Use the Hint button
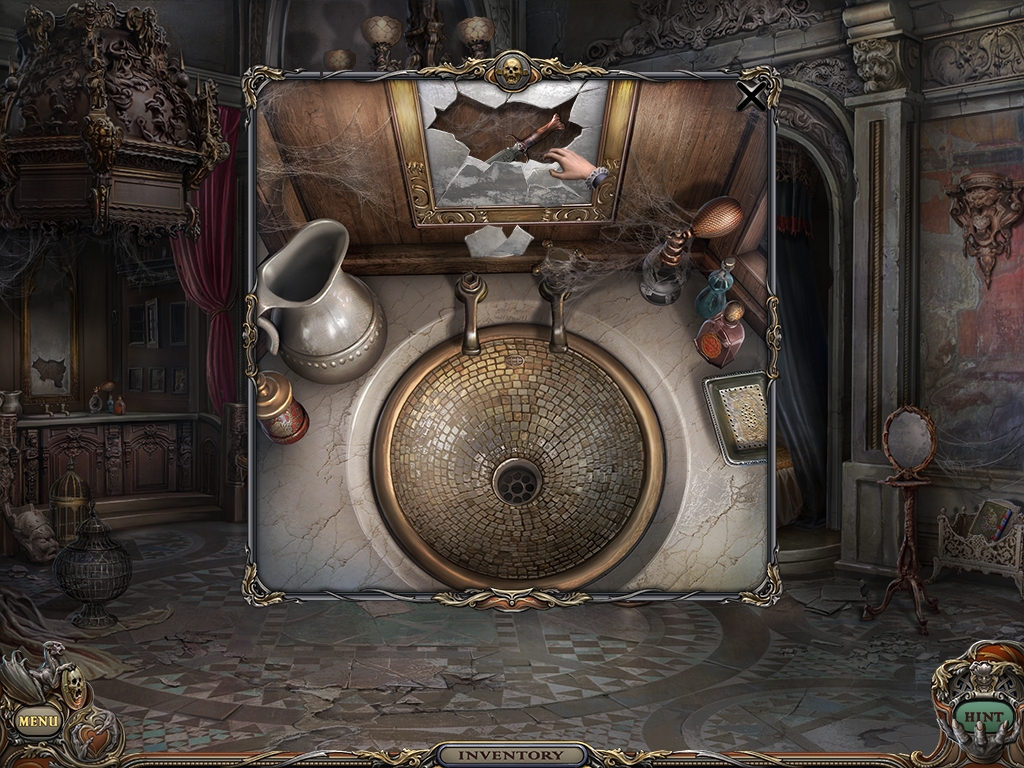Image resolution: width=1024 pixels, height=768 pixels. [981, 717]
